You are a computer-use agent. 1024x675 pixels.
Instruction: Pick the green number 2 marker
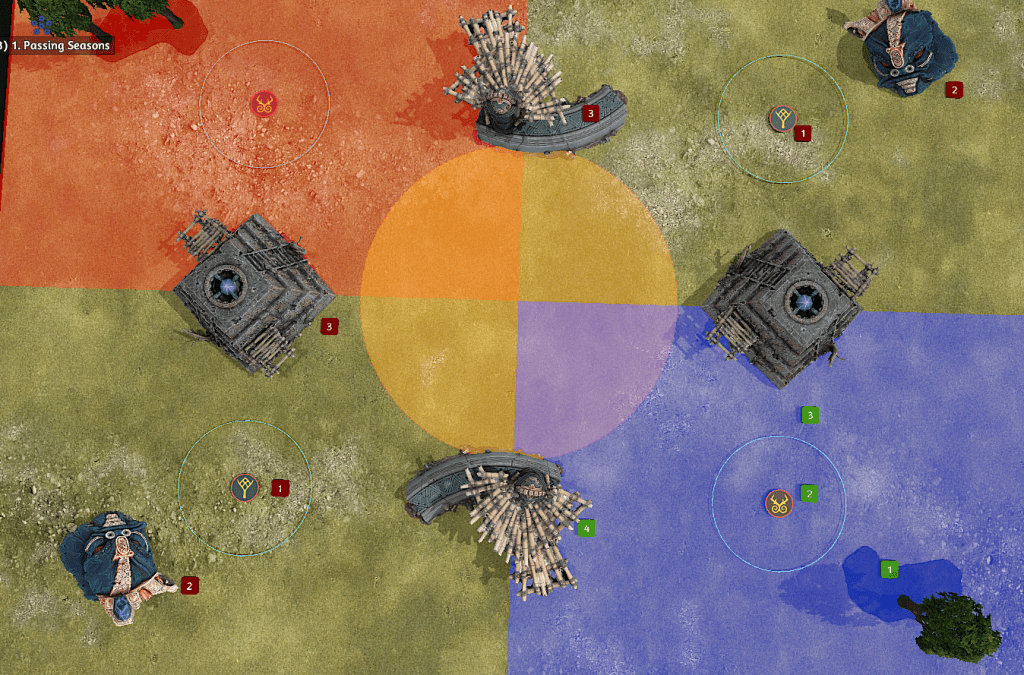coord(809,493)
